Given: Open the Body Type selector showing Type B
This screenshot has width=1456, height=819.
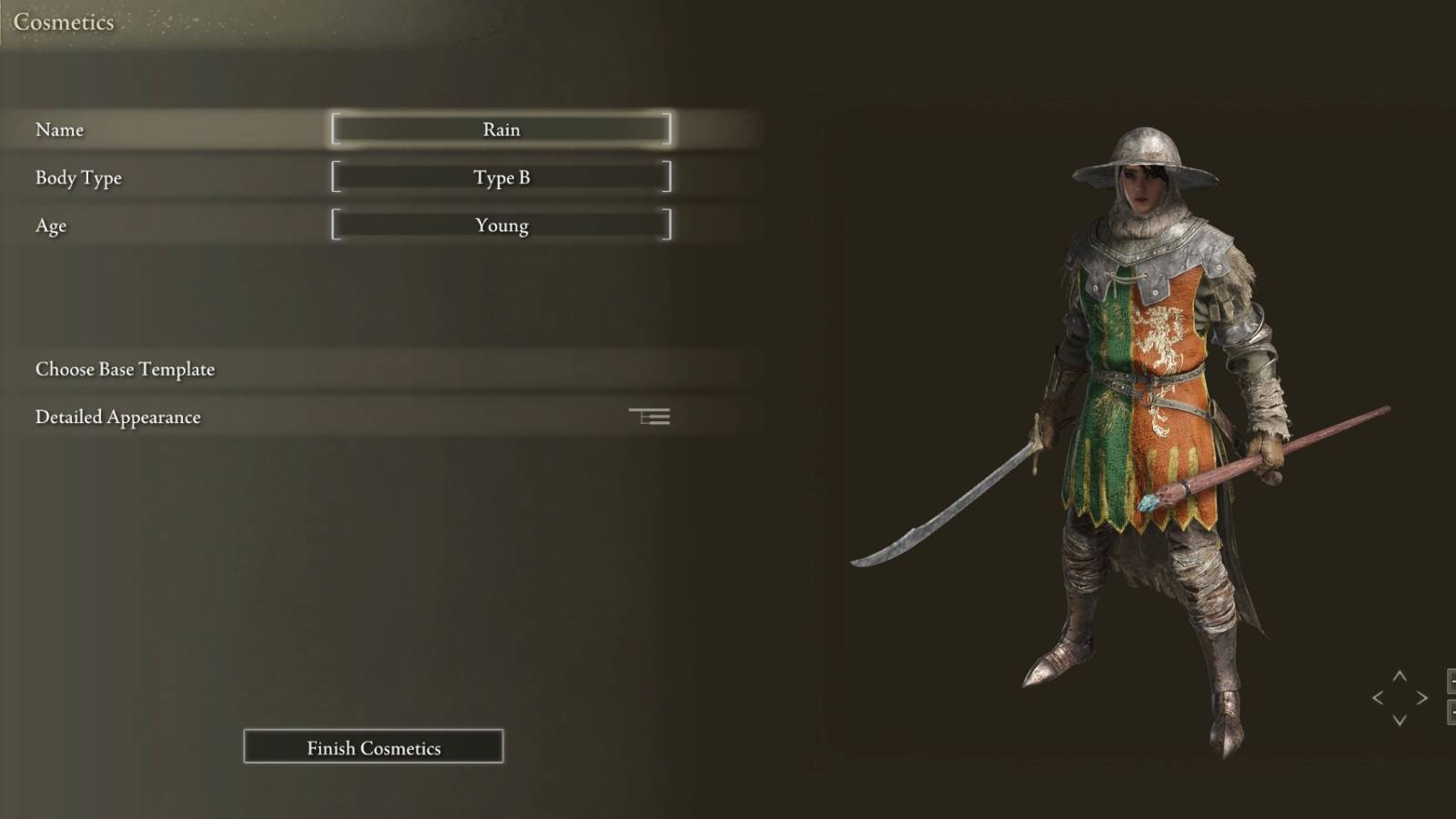Looking at the screenshot, I should 501,177.
